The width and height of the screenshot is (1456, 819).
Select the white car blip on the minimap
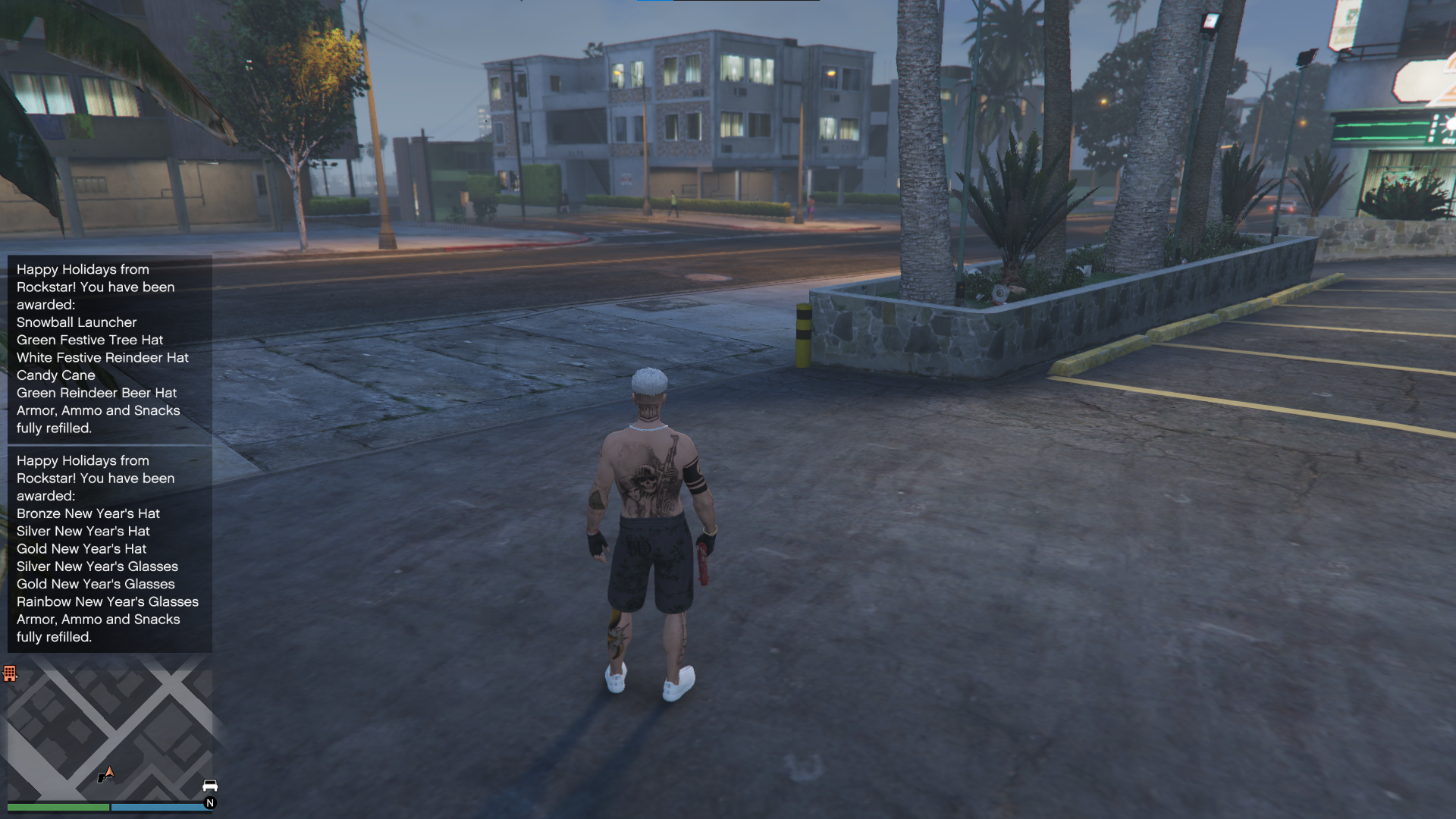[x=210, y=785]
